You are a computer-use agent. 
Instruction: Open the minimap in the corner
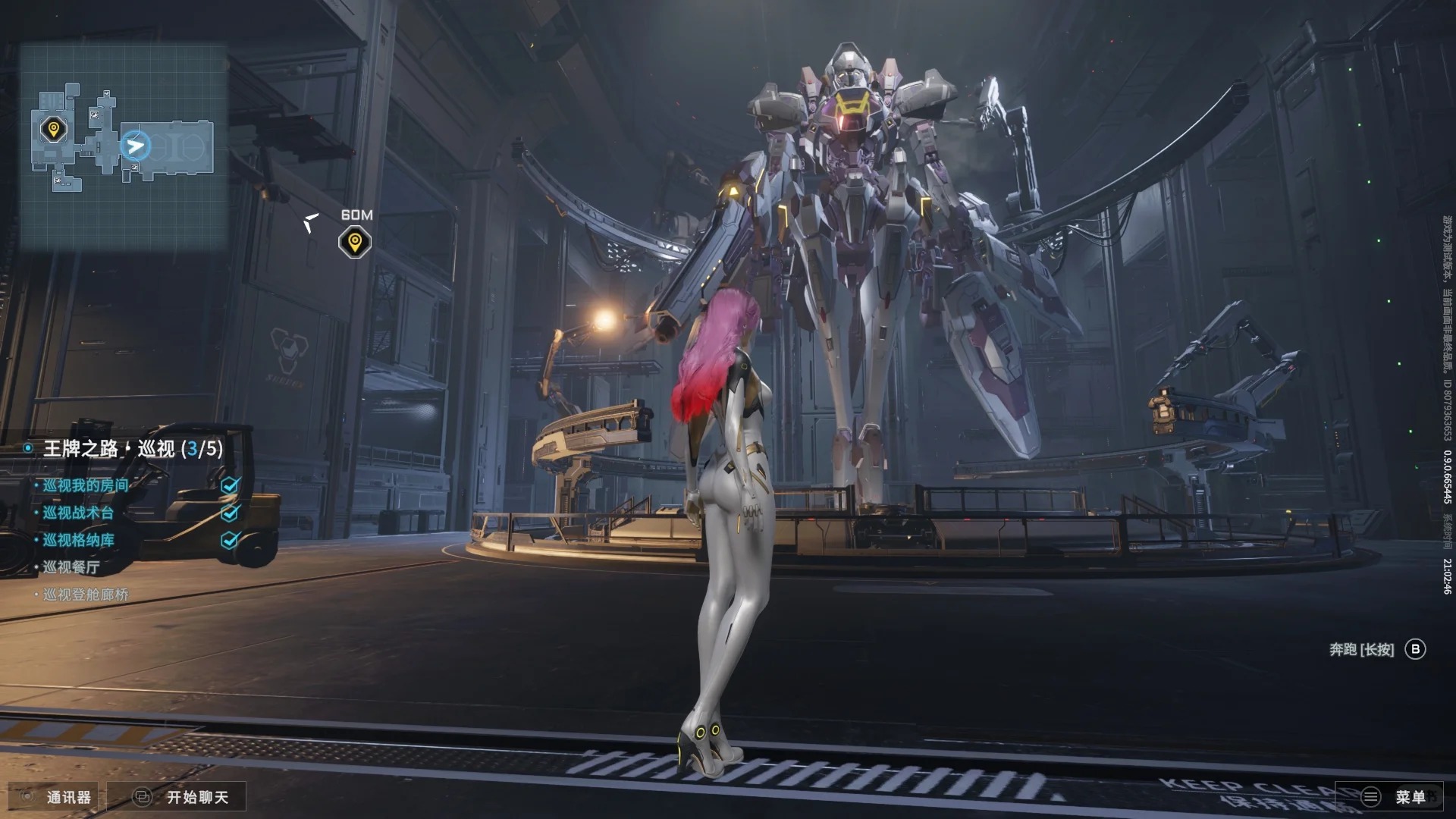click(123, 146)
